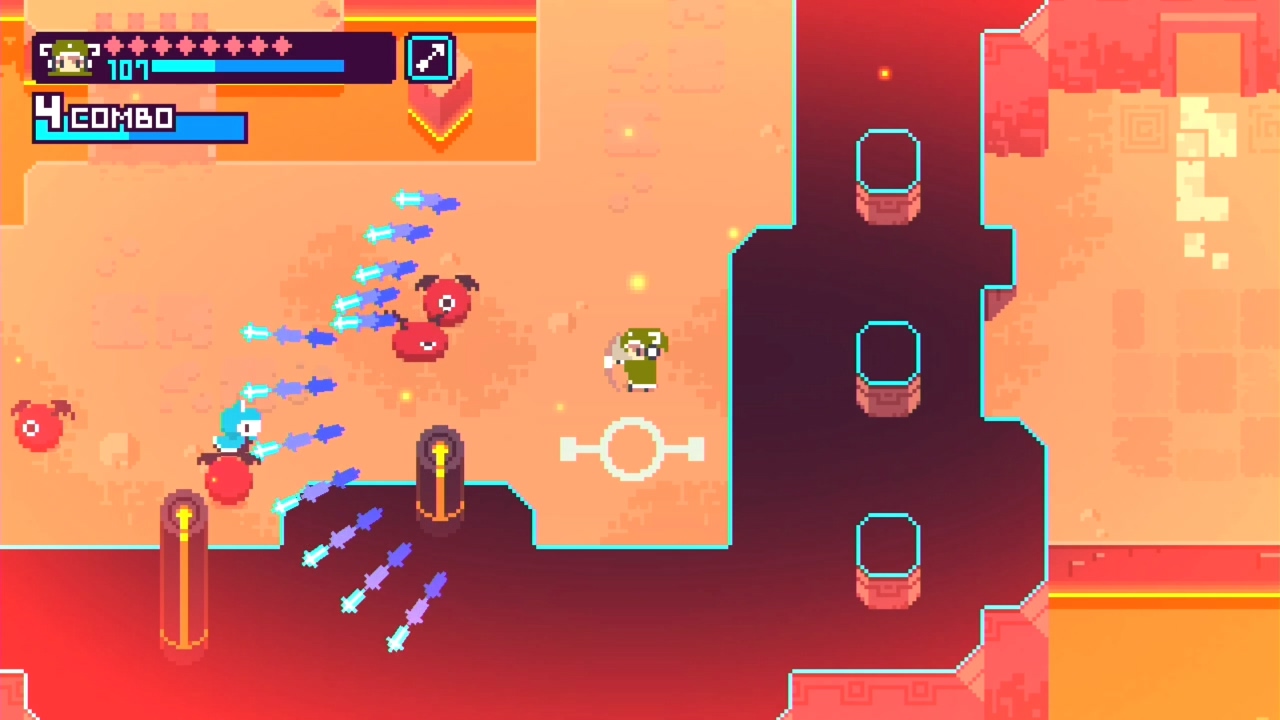Toggle the lit torch pillar near the center
Viewport: 1280px width, 720px height.
click(441, 470)
